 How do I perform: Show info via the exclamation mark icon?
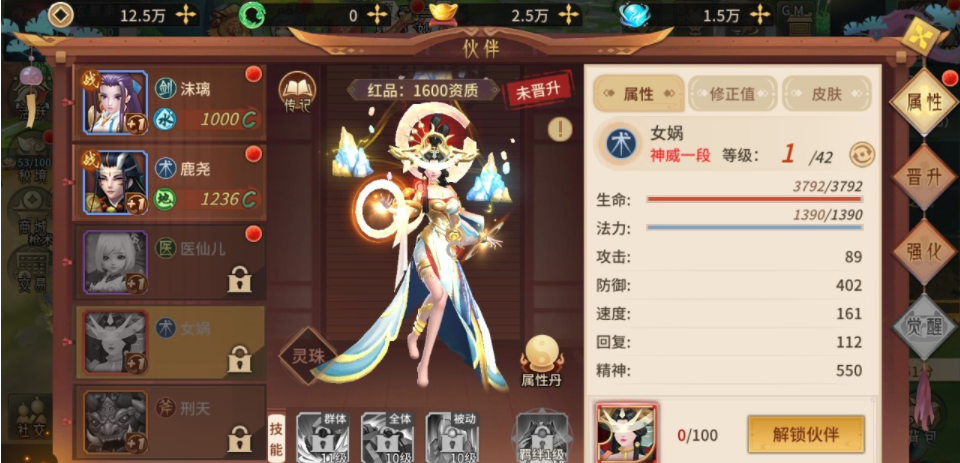coord(560,128)
